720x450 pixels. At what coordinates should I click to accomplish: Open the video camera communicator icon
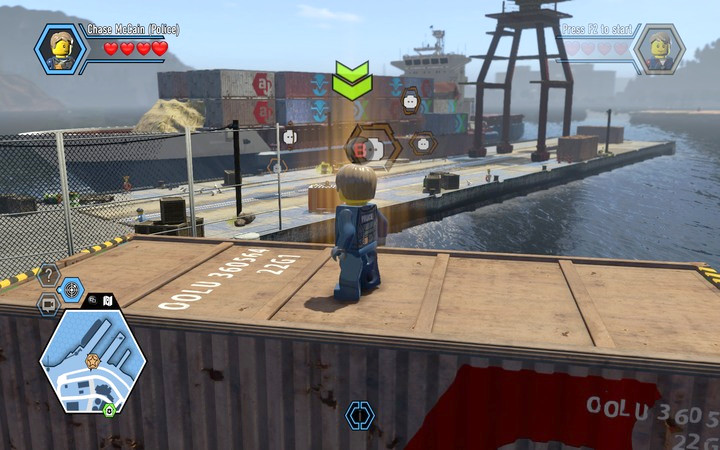coord(48,303)
